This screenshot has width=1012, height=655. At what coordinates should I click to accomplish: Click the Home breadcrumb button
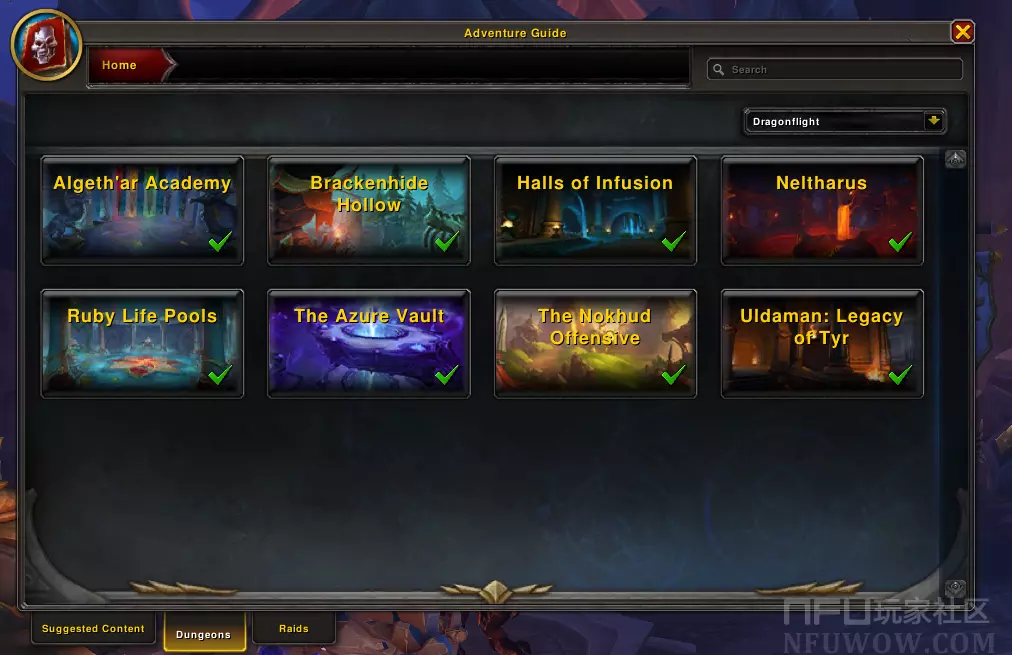click(x=120, y=65)
